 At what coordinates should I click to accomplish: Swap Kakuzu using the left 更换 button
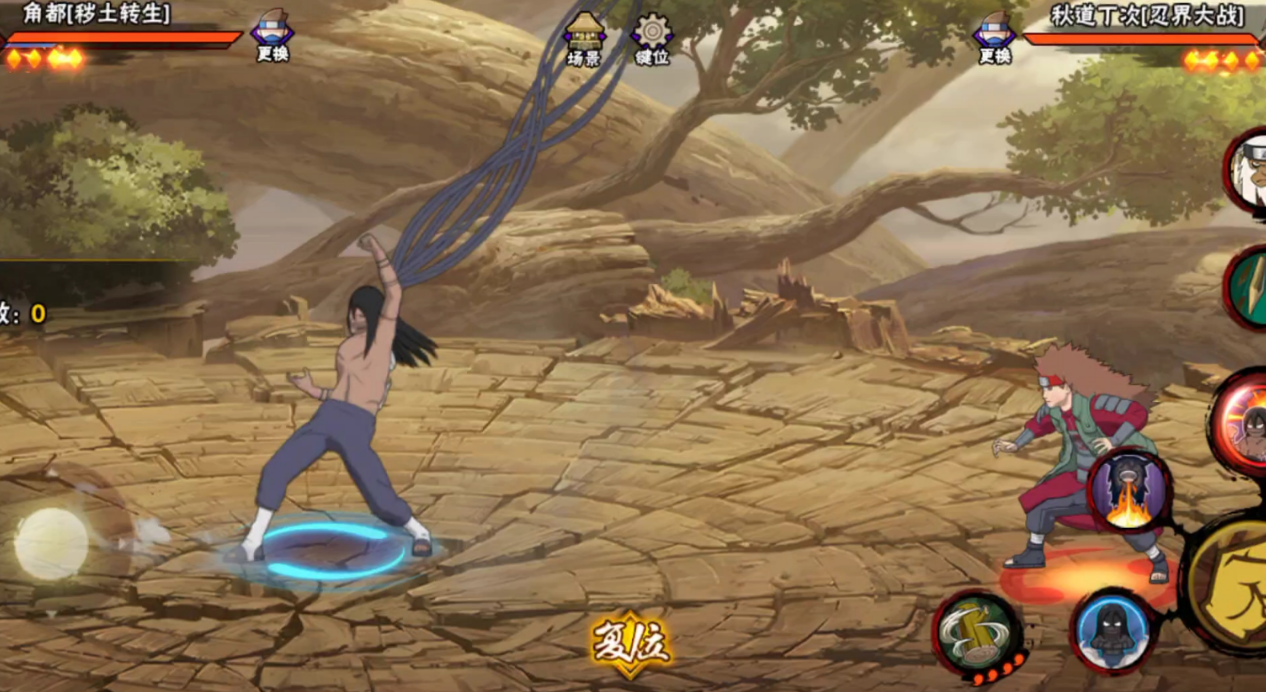(272, 35)
